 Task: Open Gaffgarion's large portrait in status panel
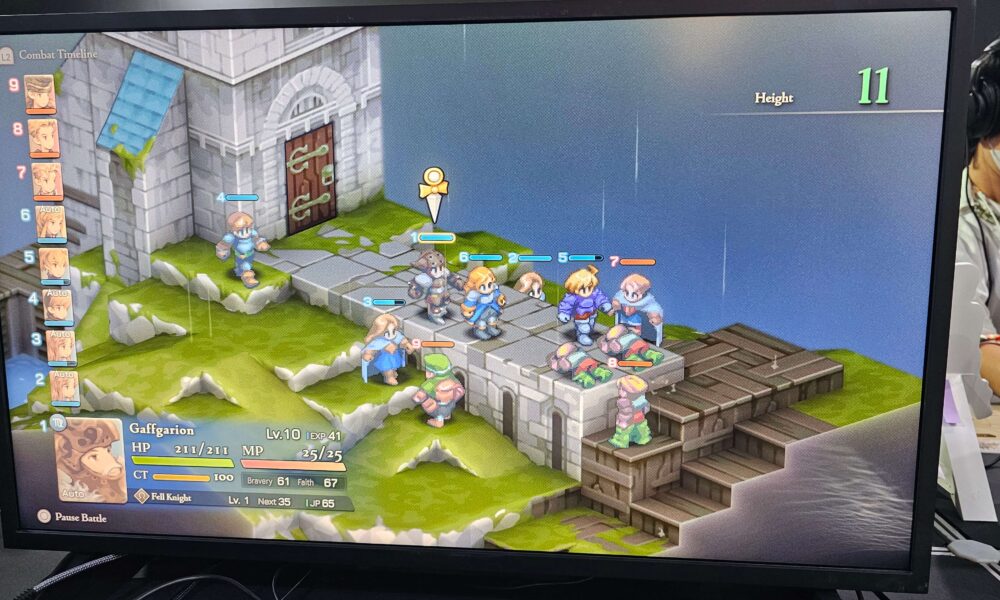click(90, 459)
